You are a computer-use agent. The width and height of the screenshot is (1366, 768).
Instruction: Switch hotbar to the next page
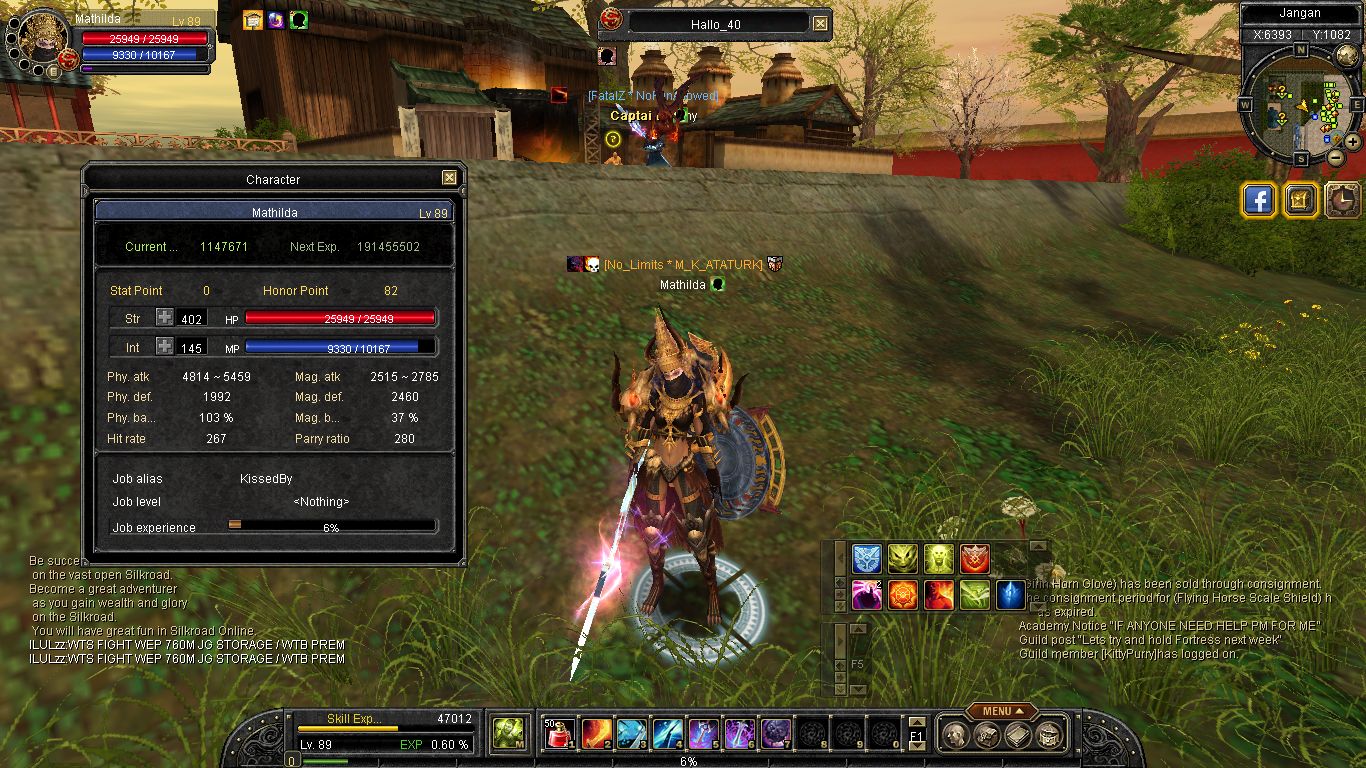click(x=916, y=745)
